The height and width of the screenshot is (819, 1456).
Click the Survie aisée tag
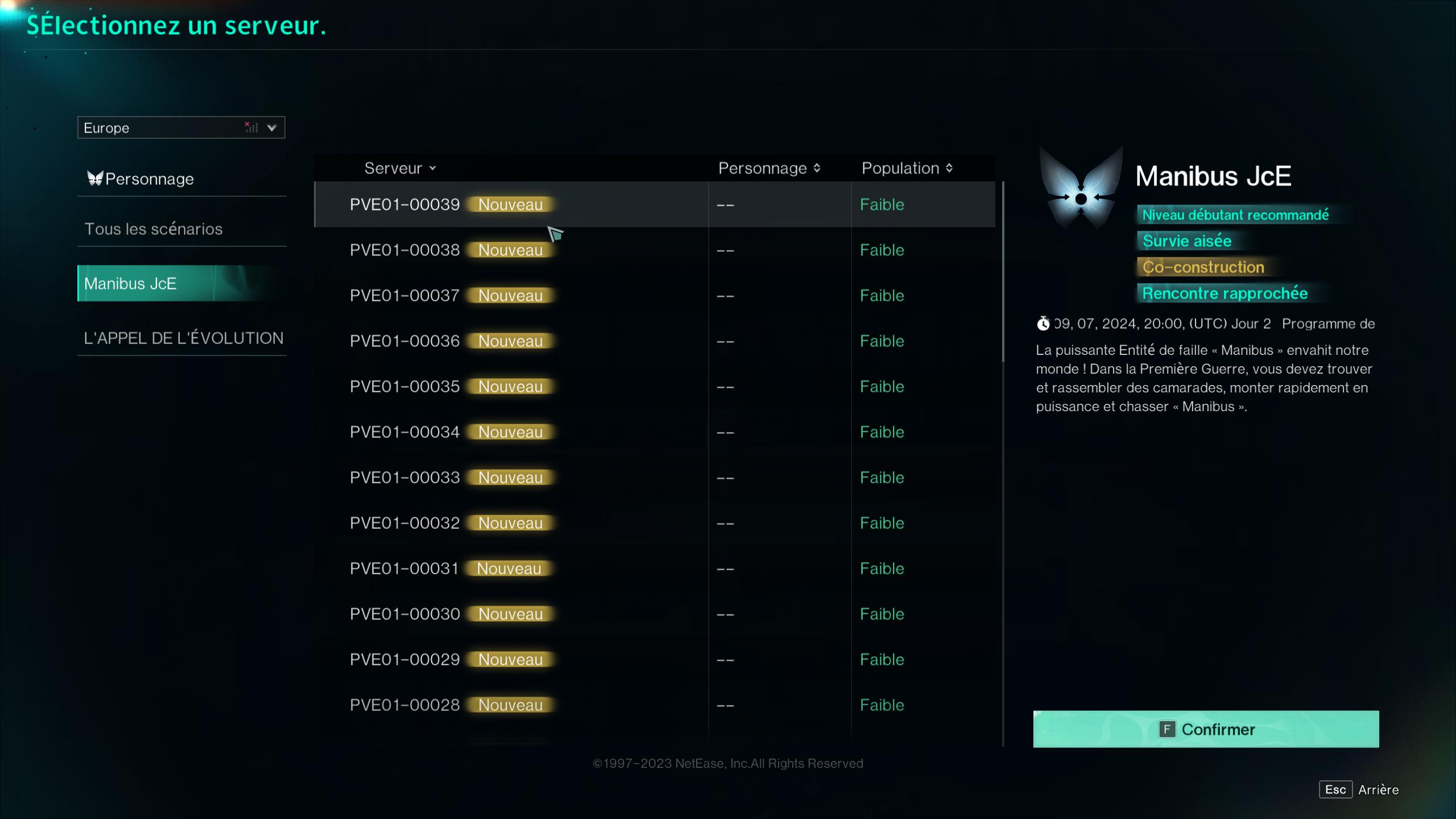[x=1186, y=241]
